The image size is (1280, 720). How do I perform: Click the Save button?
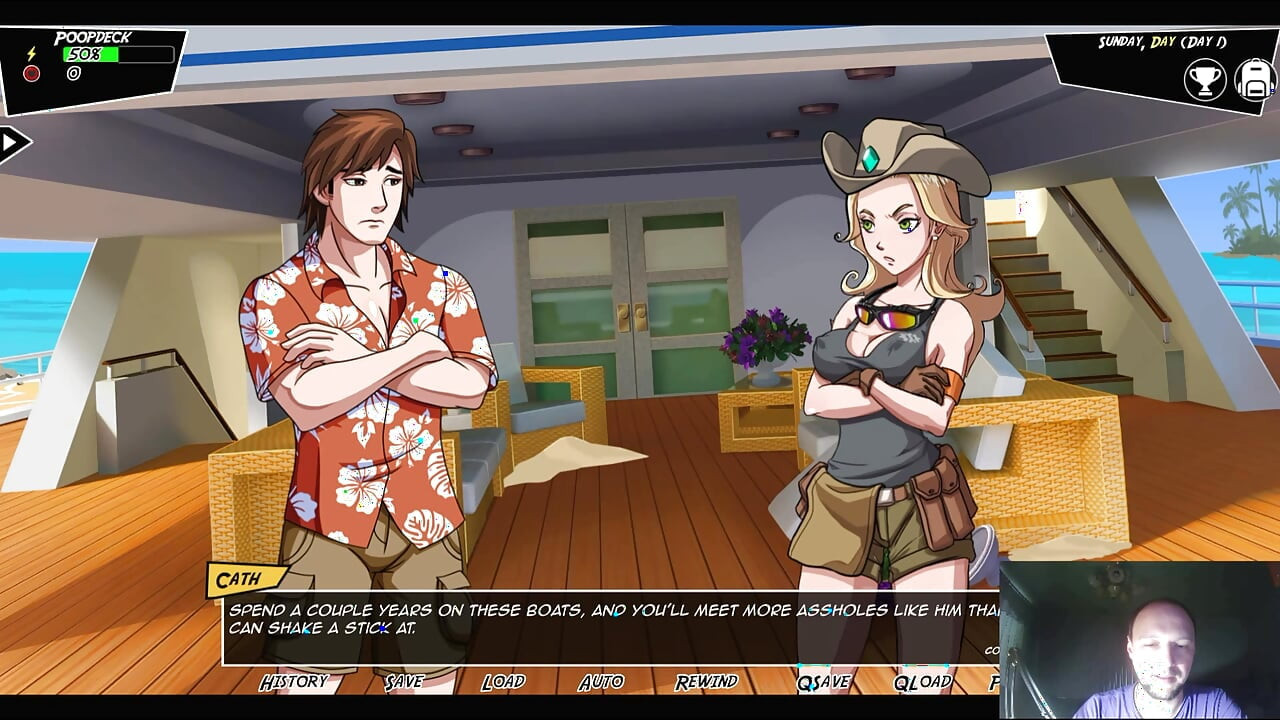click(404, 682)
